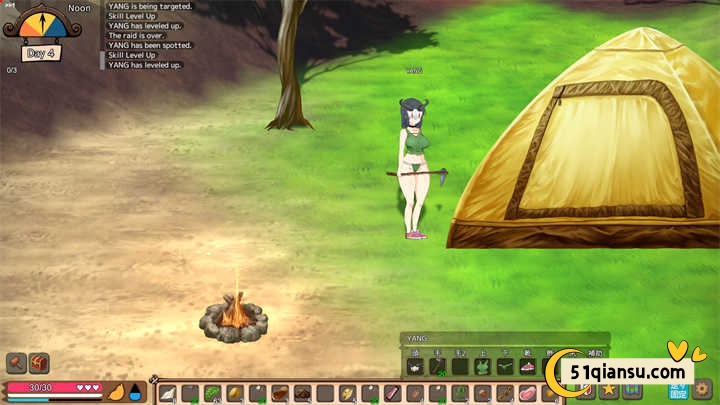Open the red treasure chest storage
This screenshot has width=720, height=405.
(x=40, y=363)
